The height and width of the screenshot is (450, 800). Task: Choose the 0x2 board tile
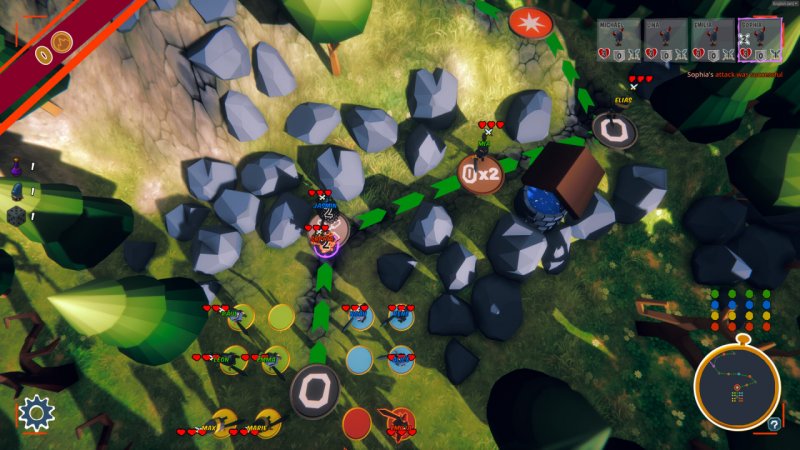click(480, 174)
